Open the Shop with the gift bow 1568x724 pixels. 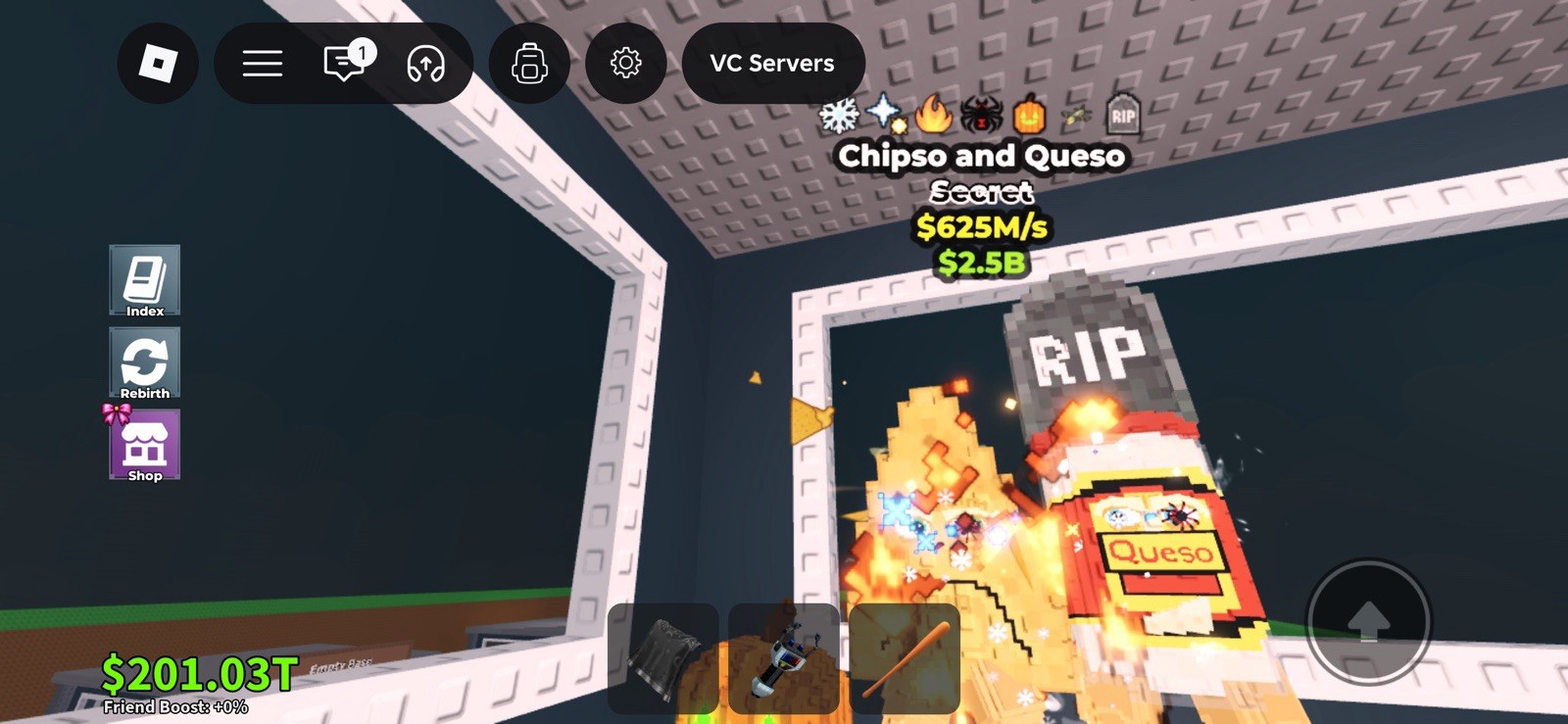point(144,447)
